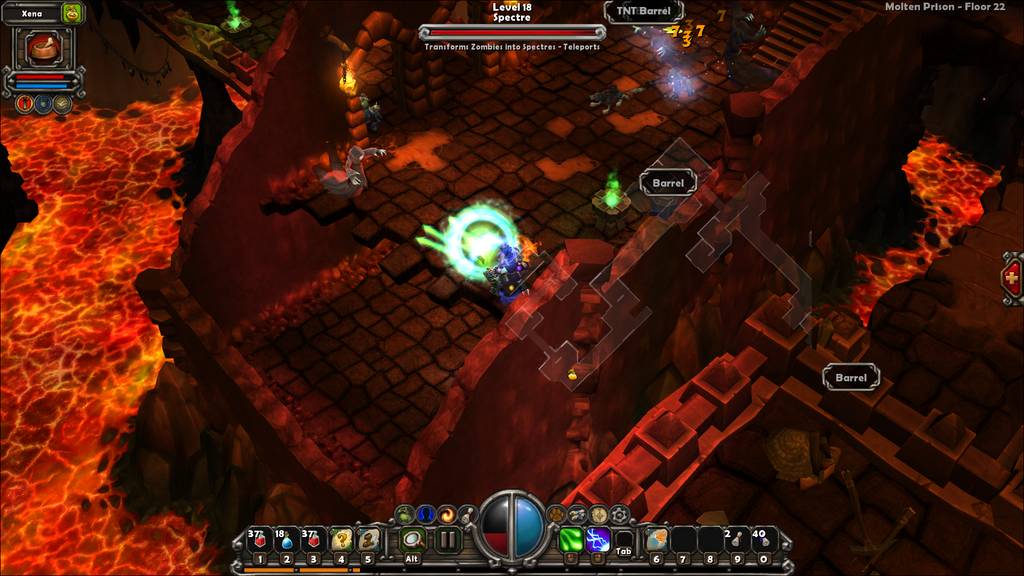
Task: Open the green bag icon beside Xena's name
Action: (x=71, y=14)
